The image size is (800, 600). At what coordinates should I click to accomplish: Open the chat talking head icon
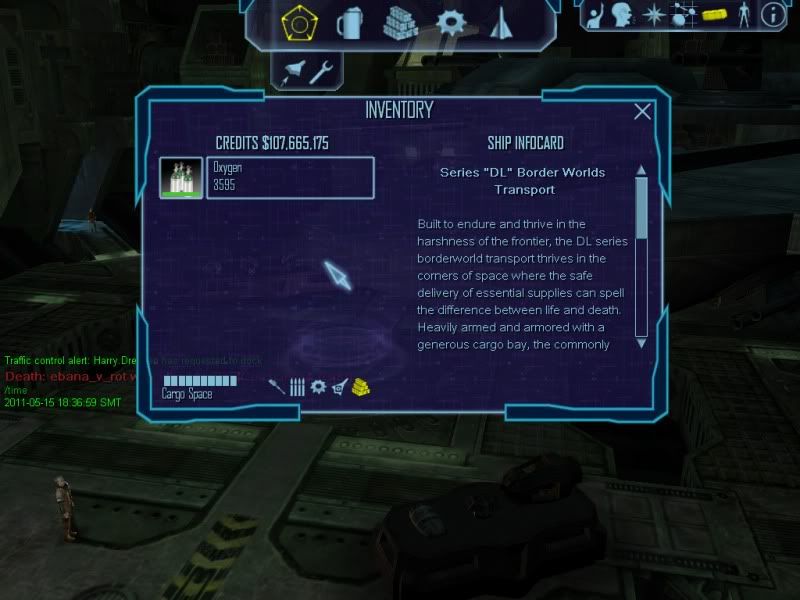click(623, 14)
